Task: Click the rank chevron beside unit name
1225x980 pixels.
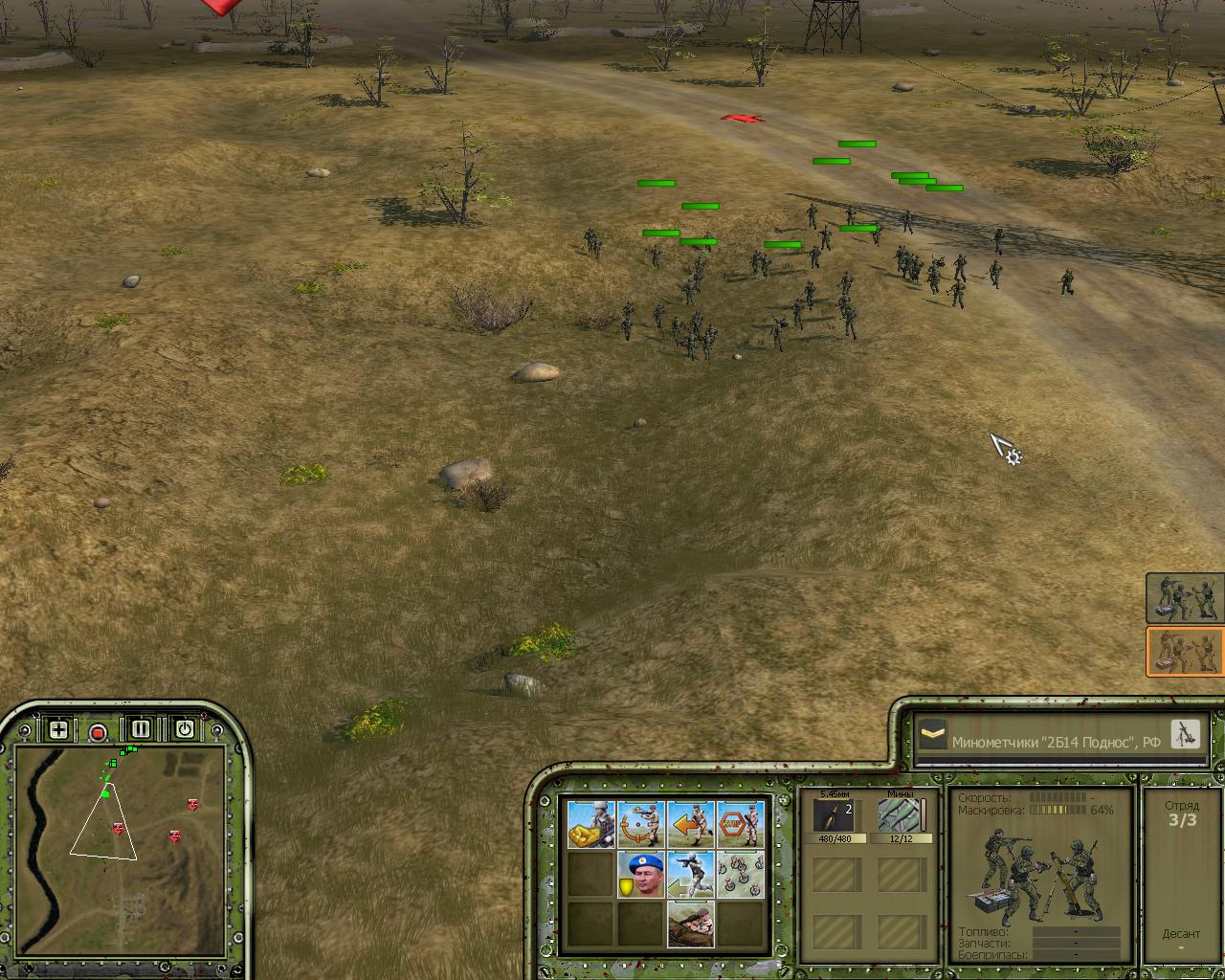Action: coord(932,736)
